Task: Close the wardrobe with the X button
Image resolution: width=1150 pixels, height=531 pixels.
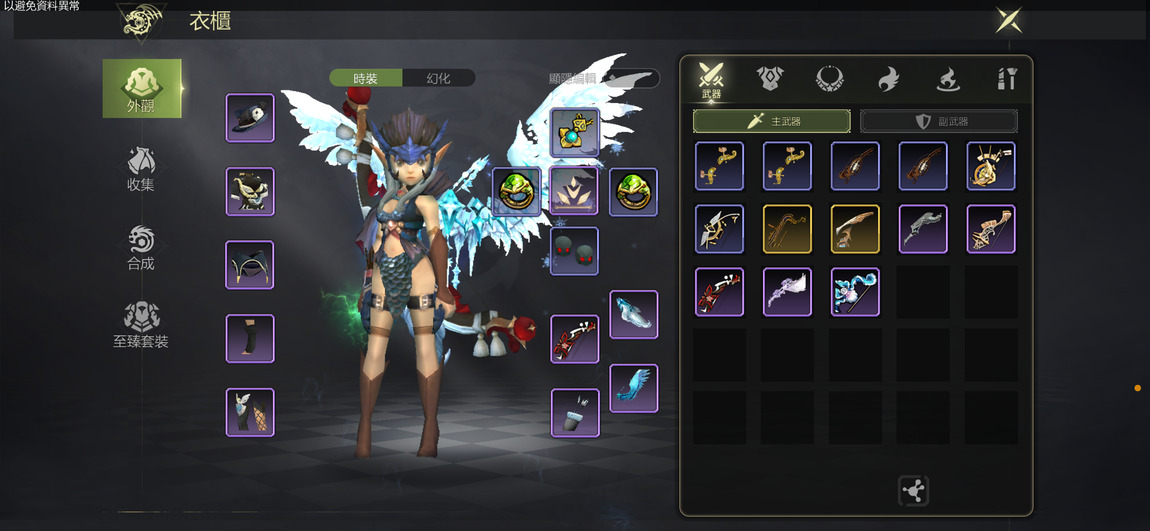Action: (x=1008, y=20)
